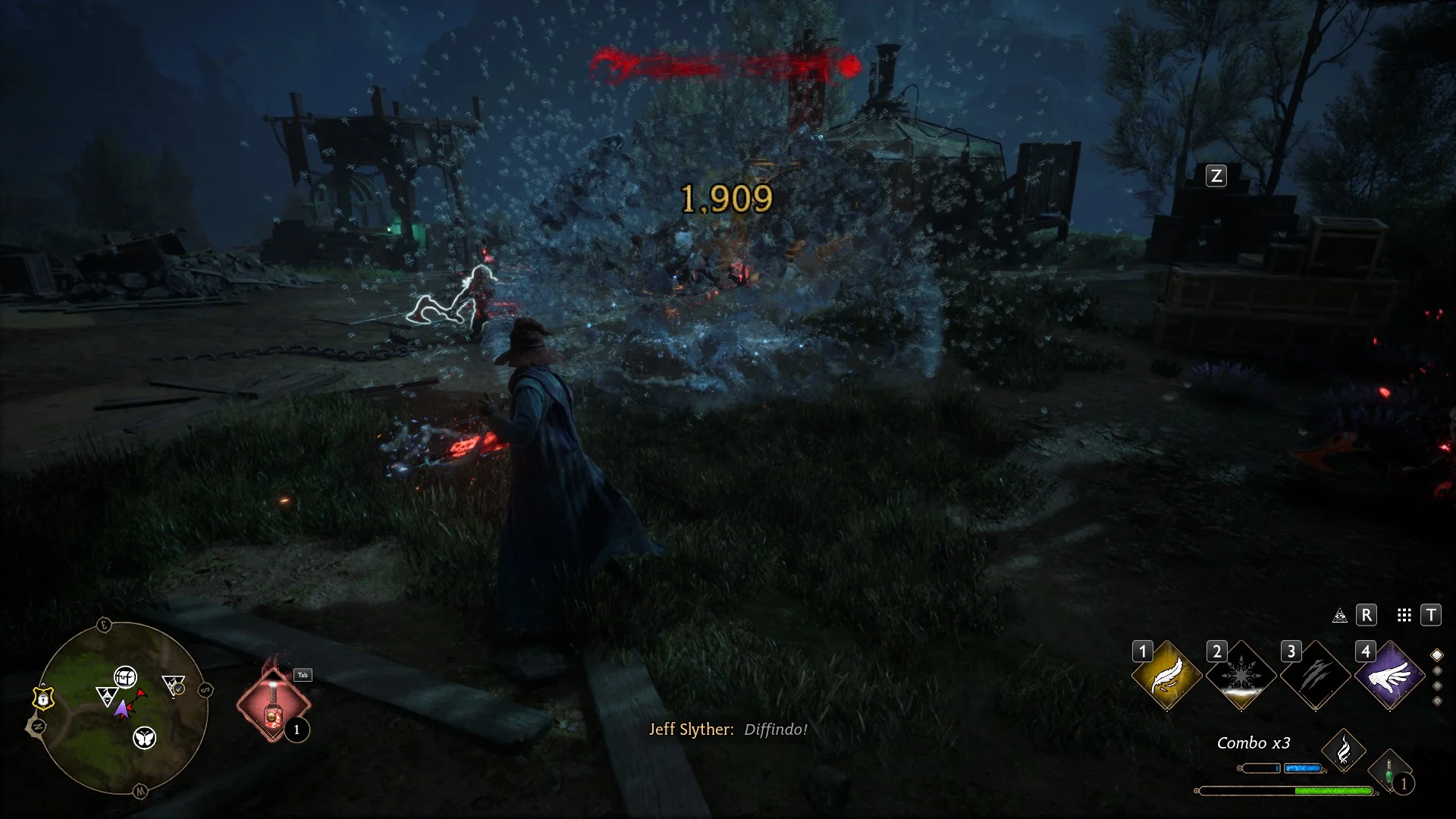The width and height of the screenshot is (1456, 819).
Task: Activate the Revelio eye-triangle icon
Action: 1340,616
